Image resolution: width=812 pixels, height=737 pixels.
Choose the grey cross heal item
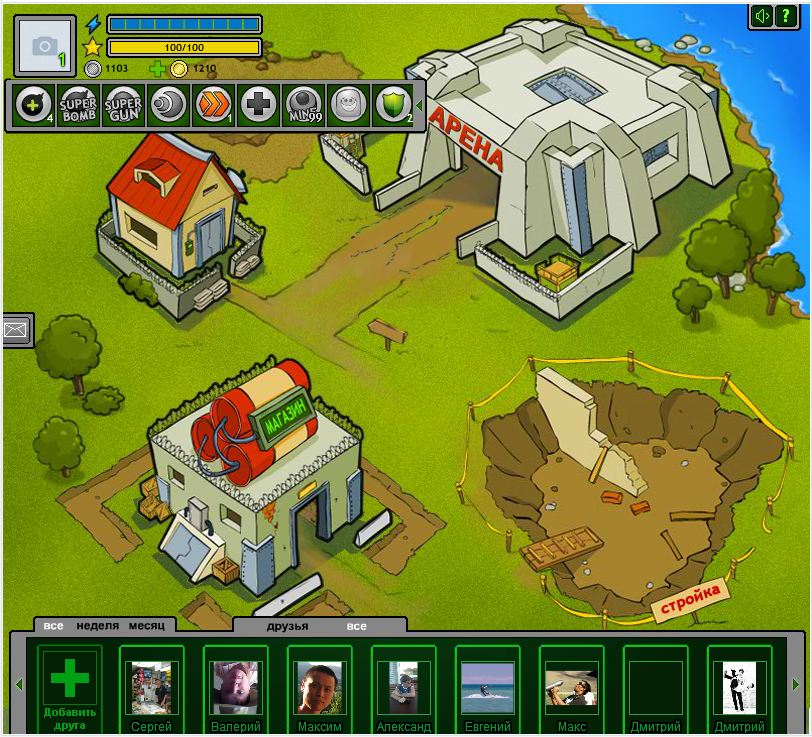click(258, 105)
